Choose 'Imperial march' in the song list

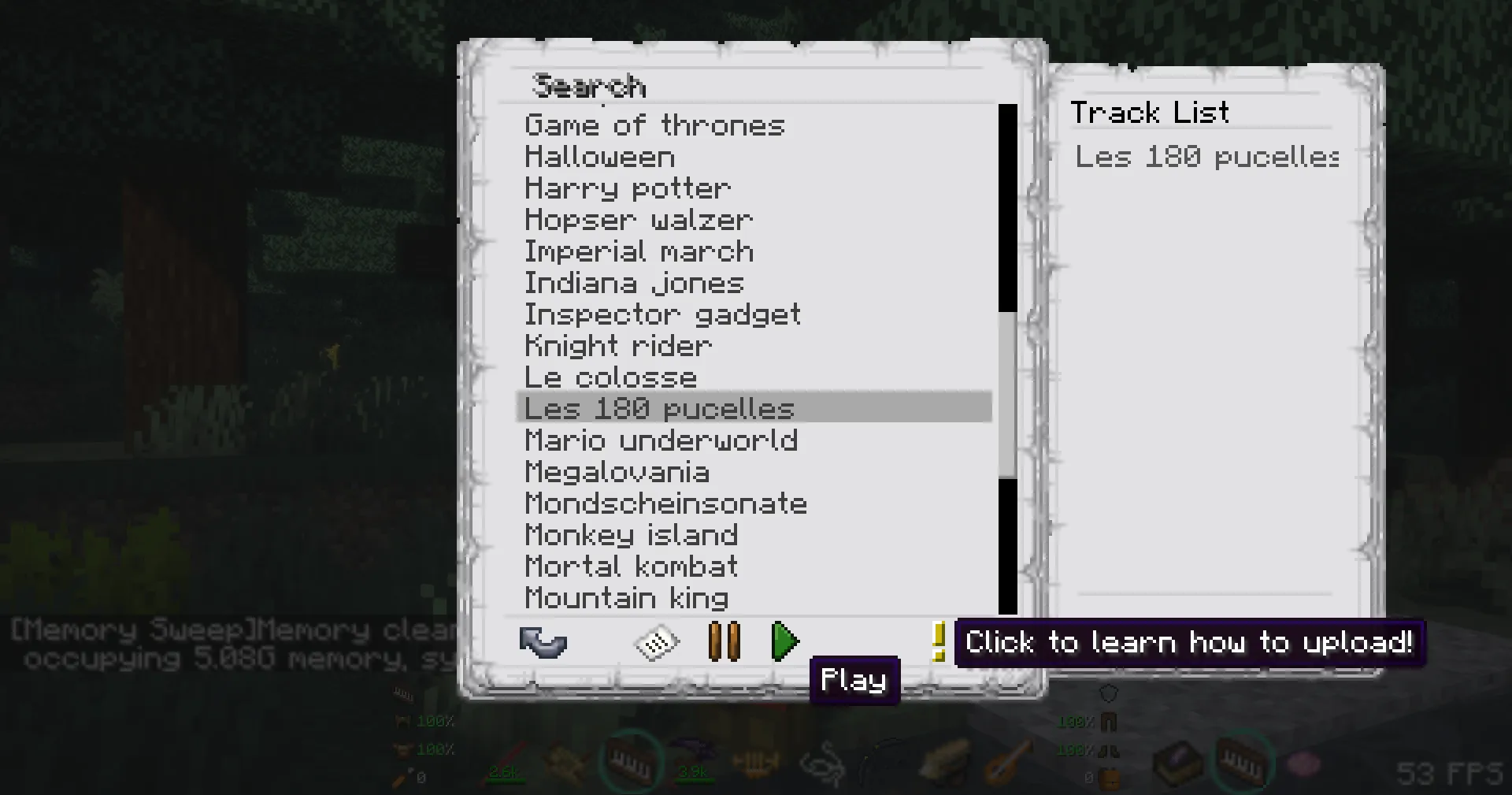(x=639, y=251)
